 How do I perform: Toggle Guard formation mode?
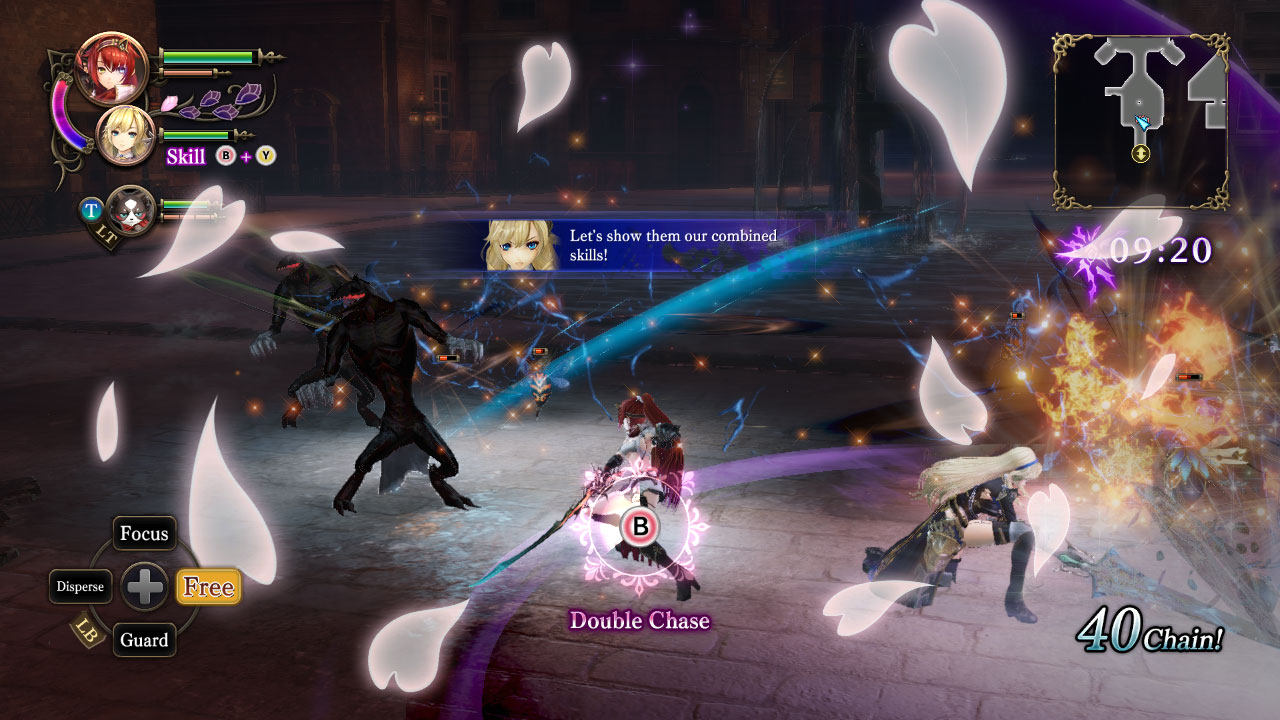point(144,641)
